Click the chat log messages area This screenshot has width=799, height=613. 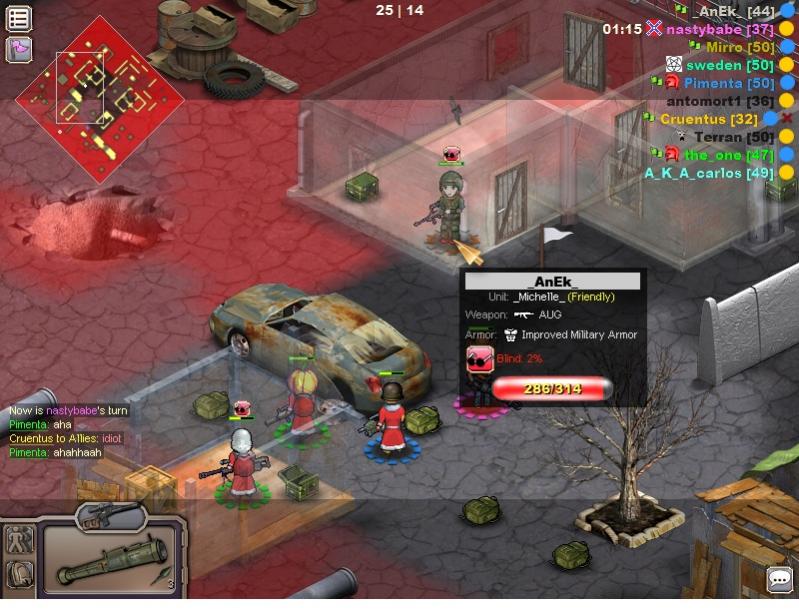click(68, 432)
